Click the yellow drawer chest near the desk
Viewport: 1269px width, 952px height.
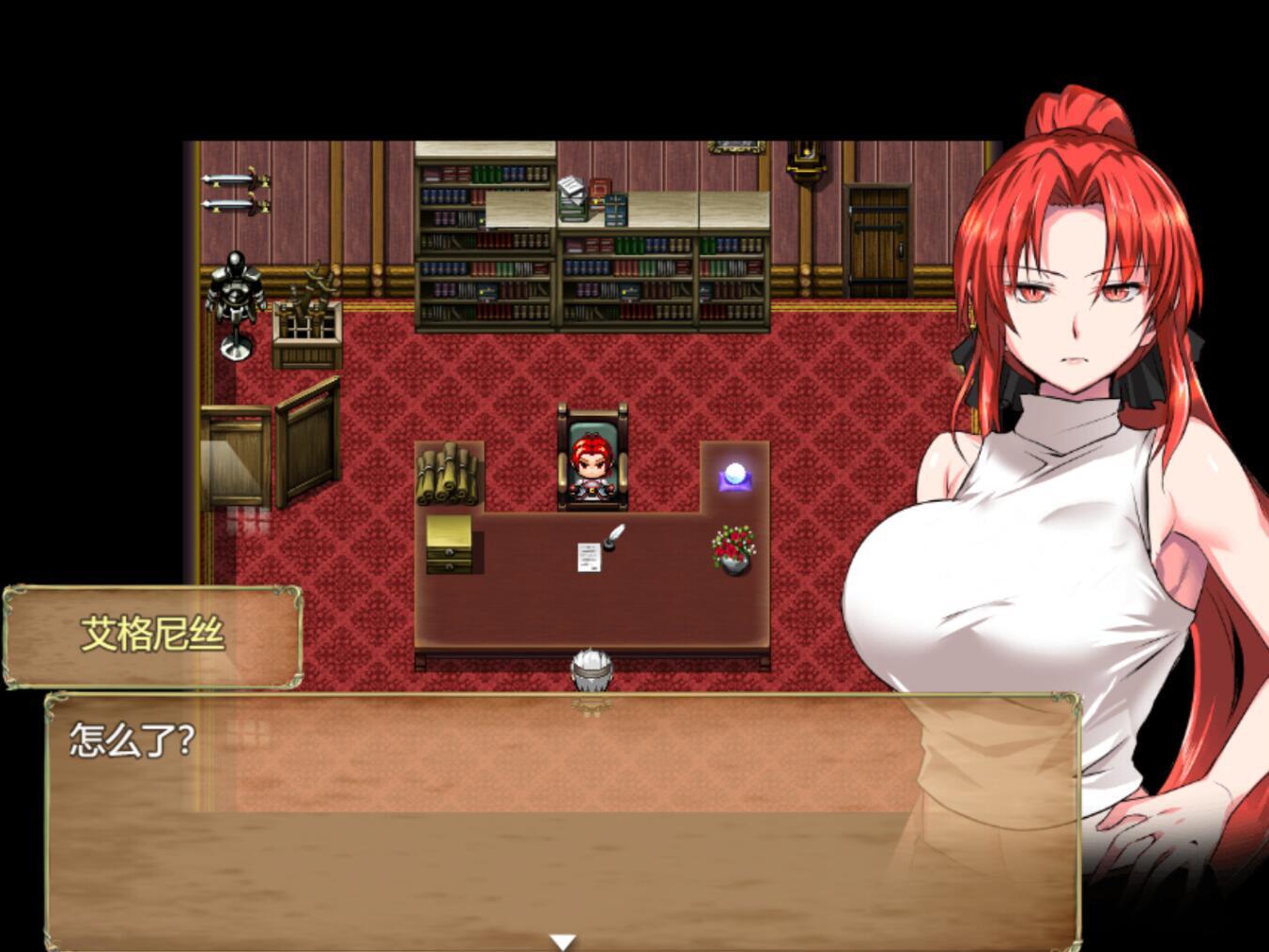[x=449, y=545]
